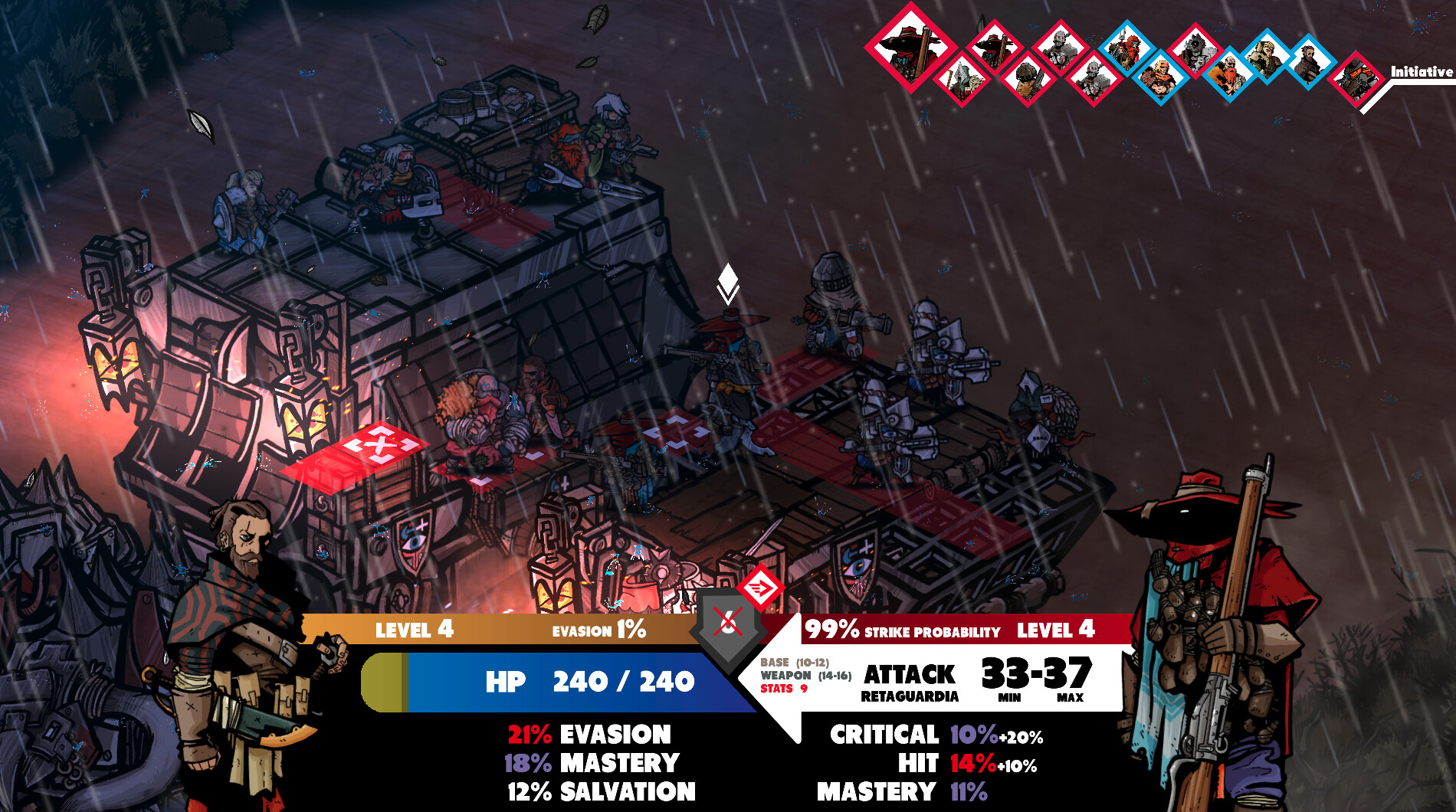The image size is (1456, 812).
Task: Click the hooded green enemy portrait in the initiative track
Action: pos(962,77)
